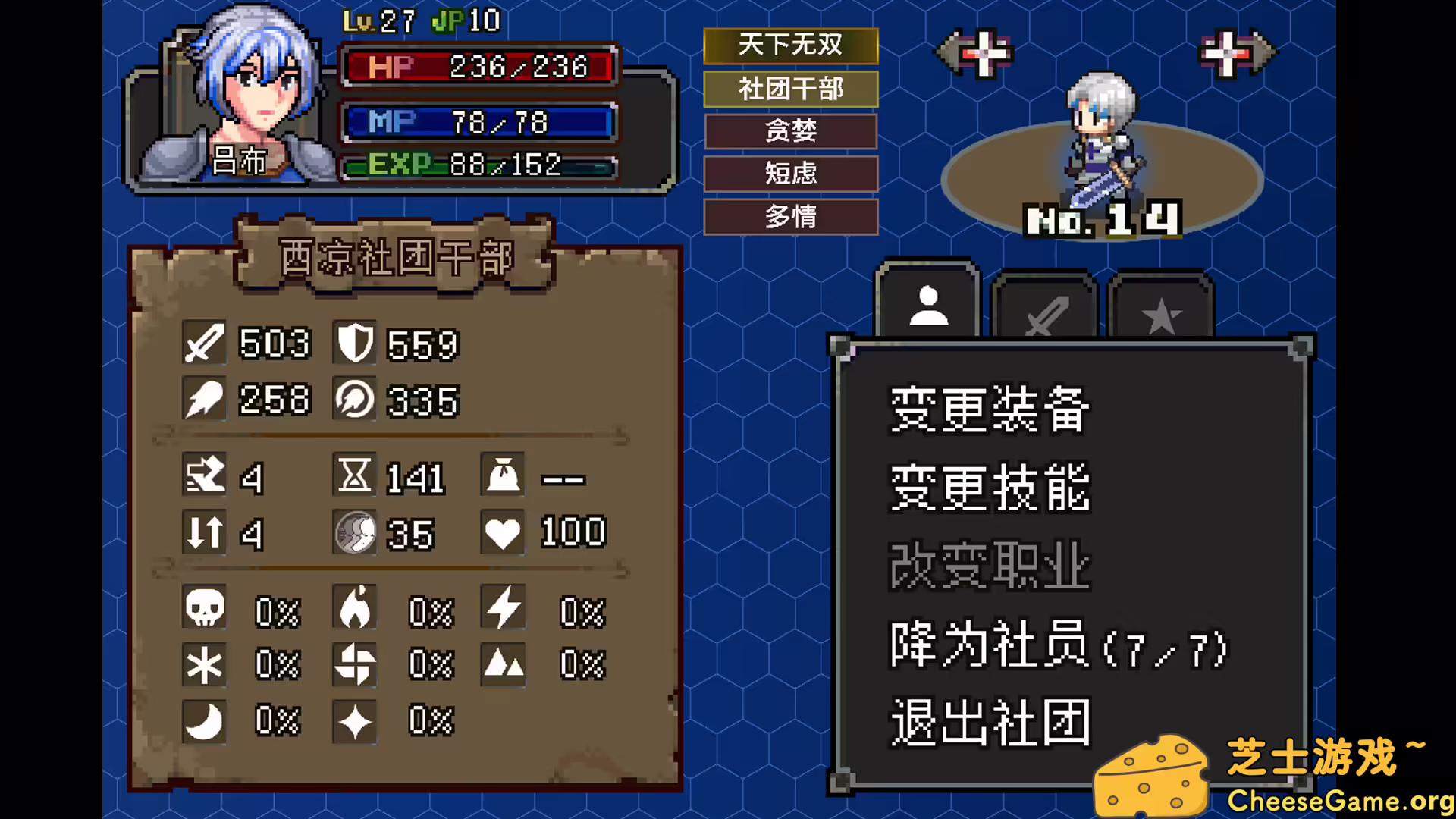
Task: Select the lightning resistance icon
Action: pyautogui.click(x=503, y=607)
